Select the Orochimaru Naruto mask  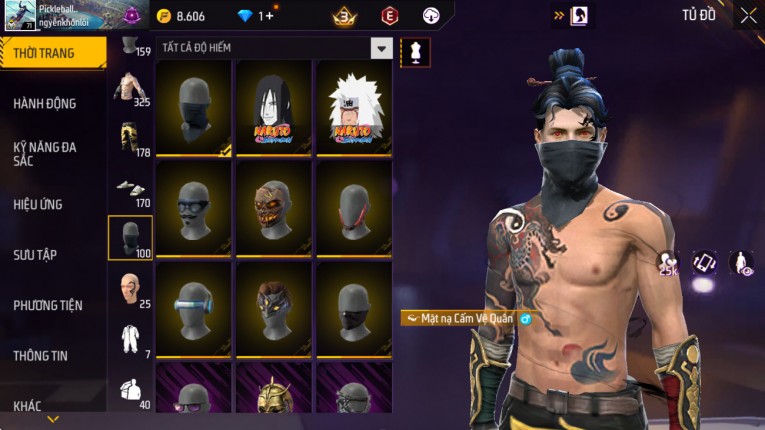pyautogui.click(x=273, y=108)
